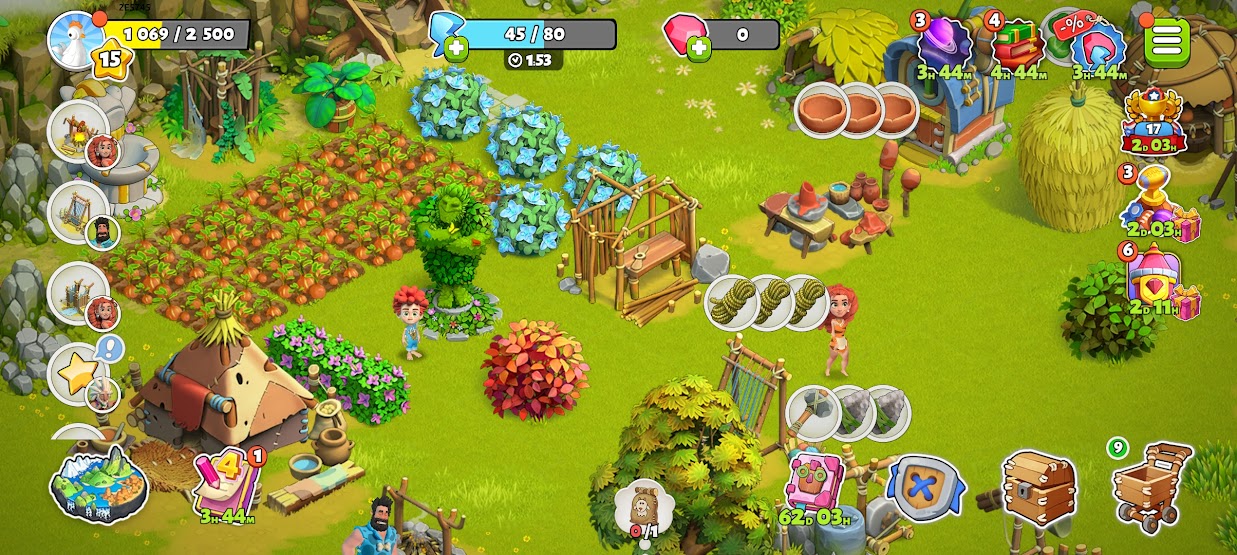Viewport: 1237px width, 555px height.
Task: Tap the chicken player avatar
Action: pyautogui.click(x=75, y=40)
